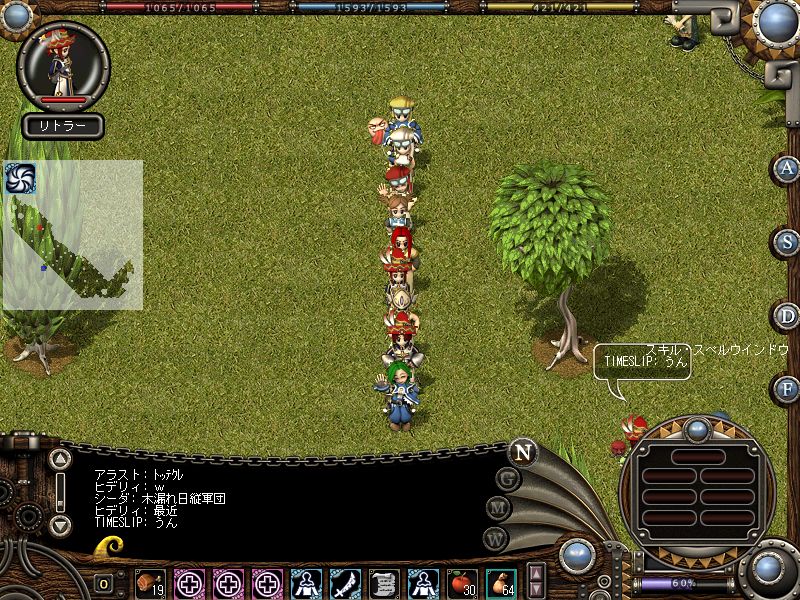Viewport: 800px width, 600px height.
Task: Click the round F side button
Action: pos(787,388)
